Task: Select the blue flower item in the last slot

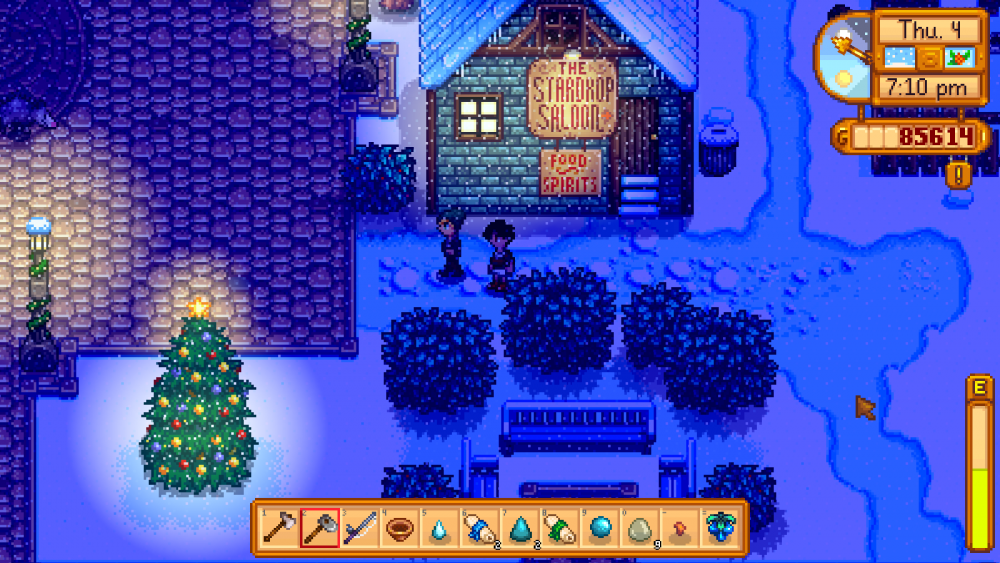Action: pyautogui.click(x=719, y=526)
